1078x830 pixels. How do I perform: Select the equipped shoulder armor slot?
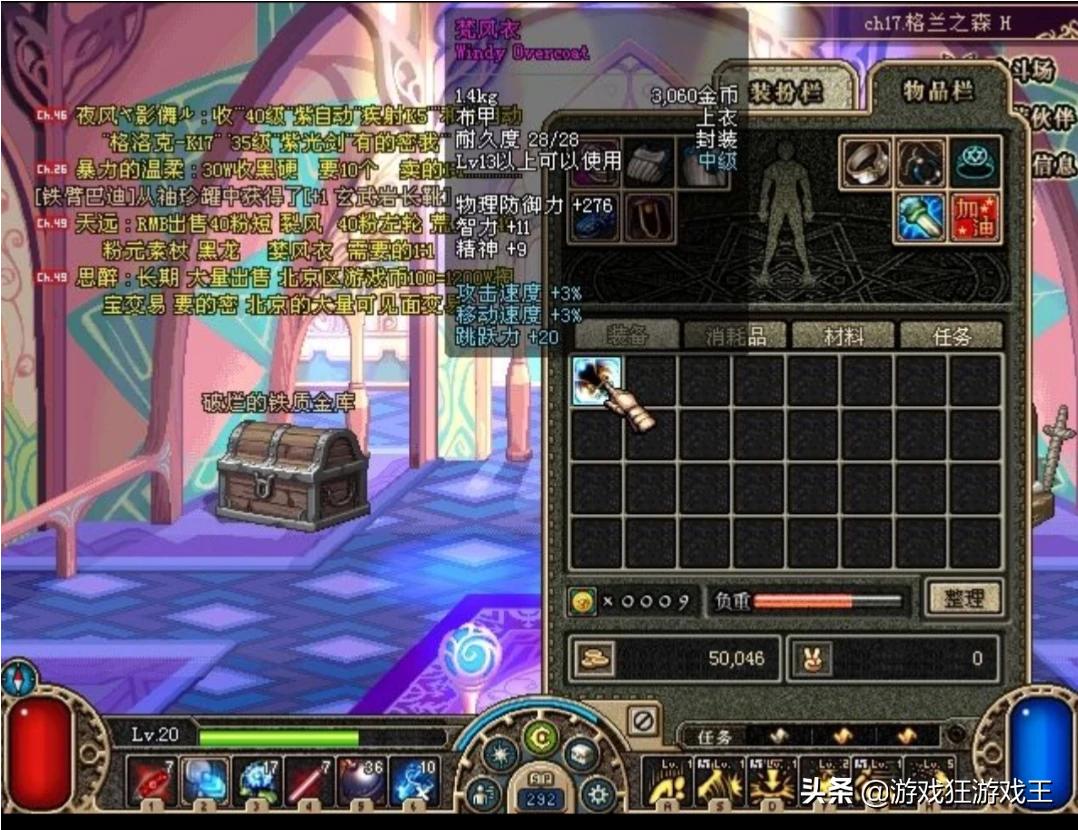[x=650, y=162]
